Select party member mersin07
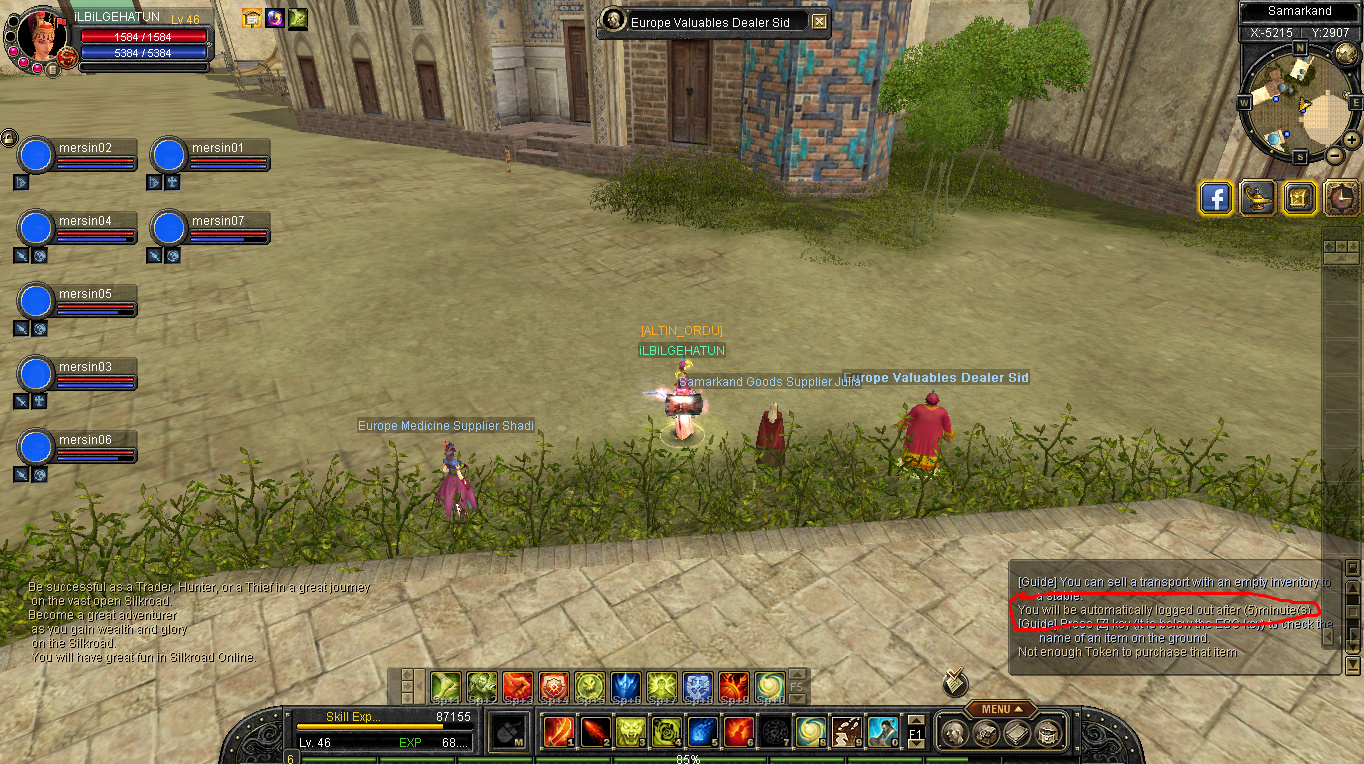The image size is (1364, 764). [x=170, y=229]
